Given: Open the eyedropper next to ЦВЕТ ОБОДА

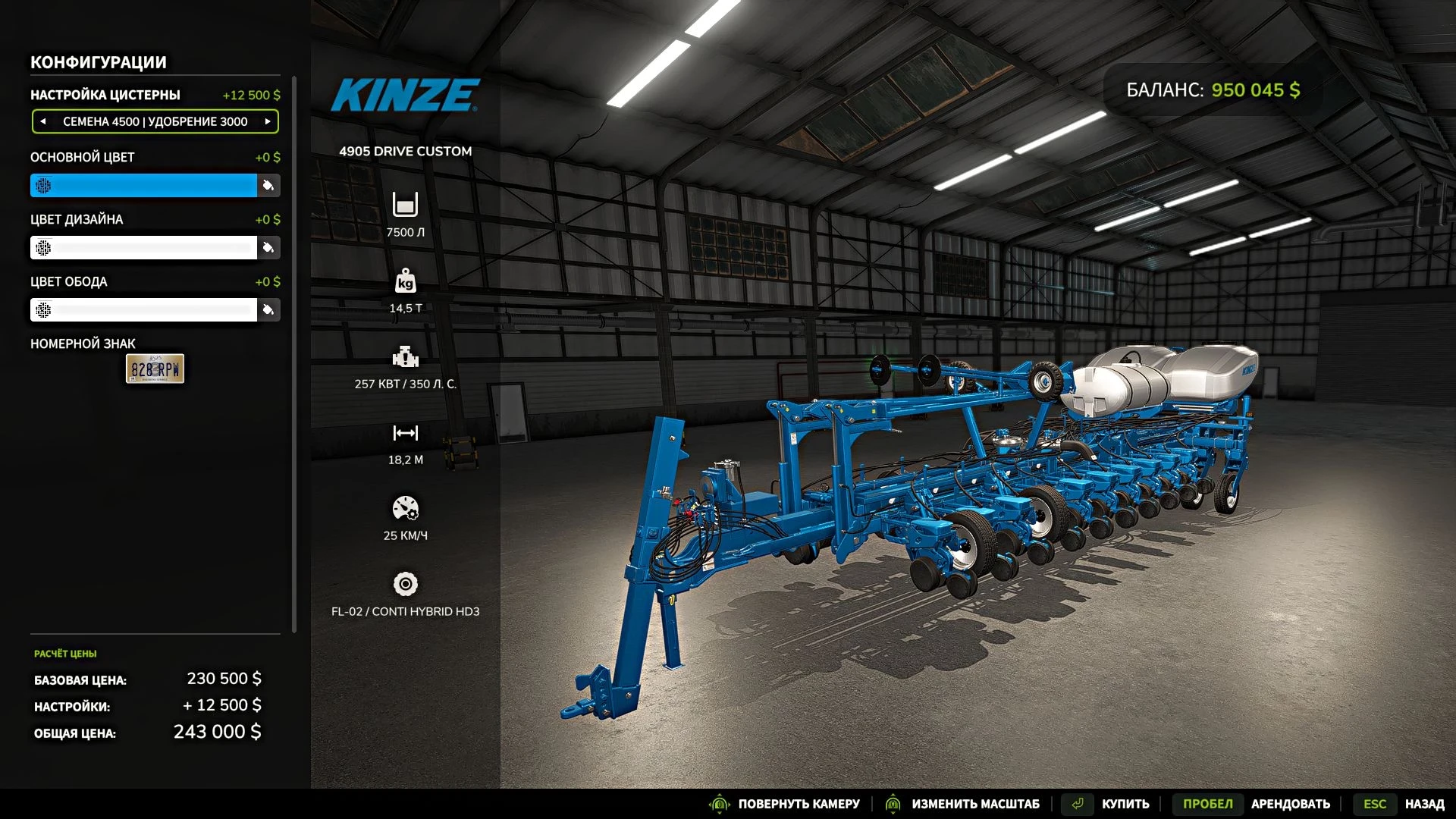Looking at the screenshot, I should pyautogui.click(x=268, y=309).
